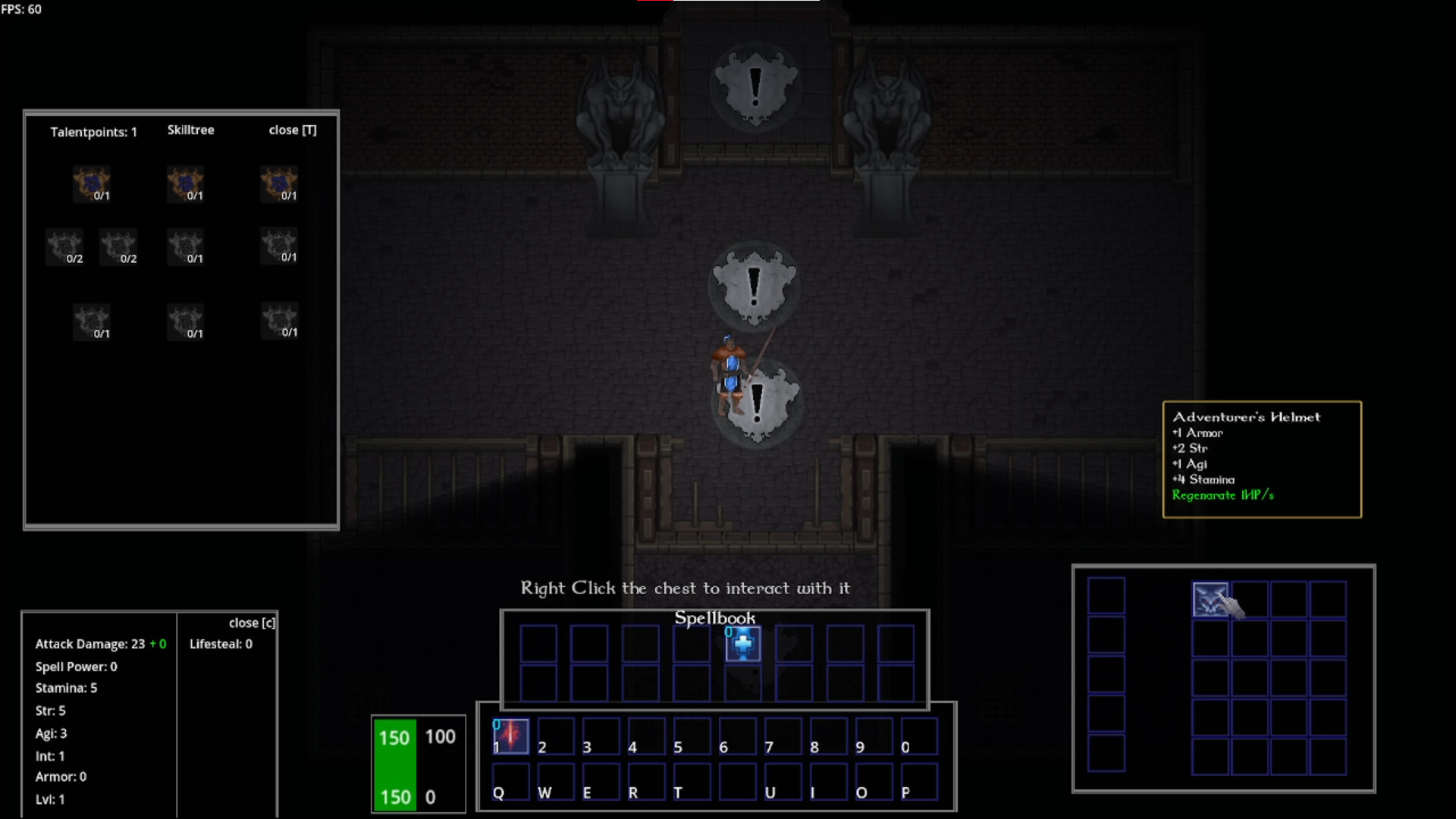The height and width of the screenshot is (819, 1456).
Task: Click the Lifesteal: 0 stat entry
Action: (220, 643)
